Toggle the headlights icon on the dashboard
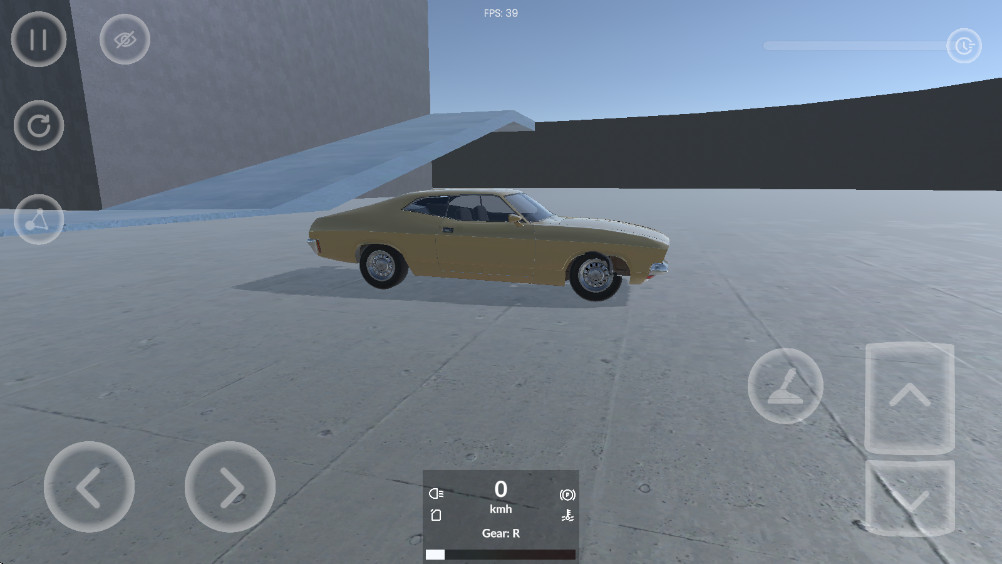 (x=436, y=494)
